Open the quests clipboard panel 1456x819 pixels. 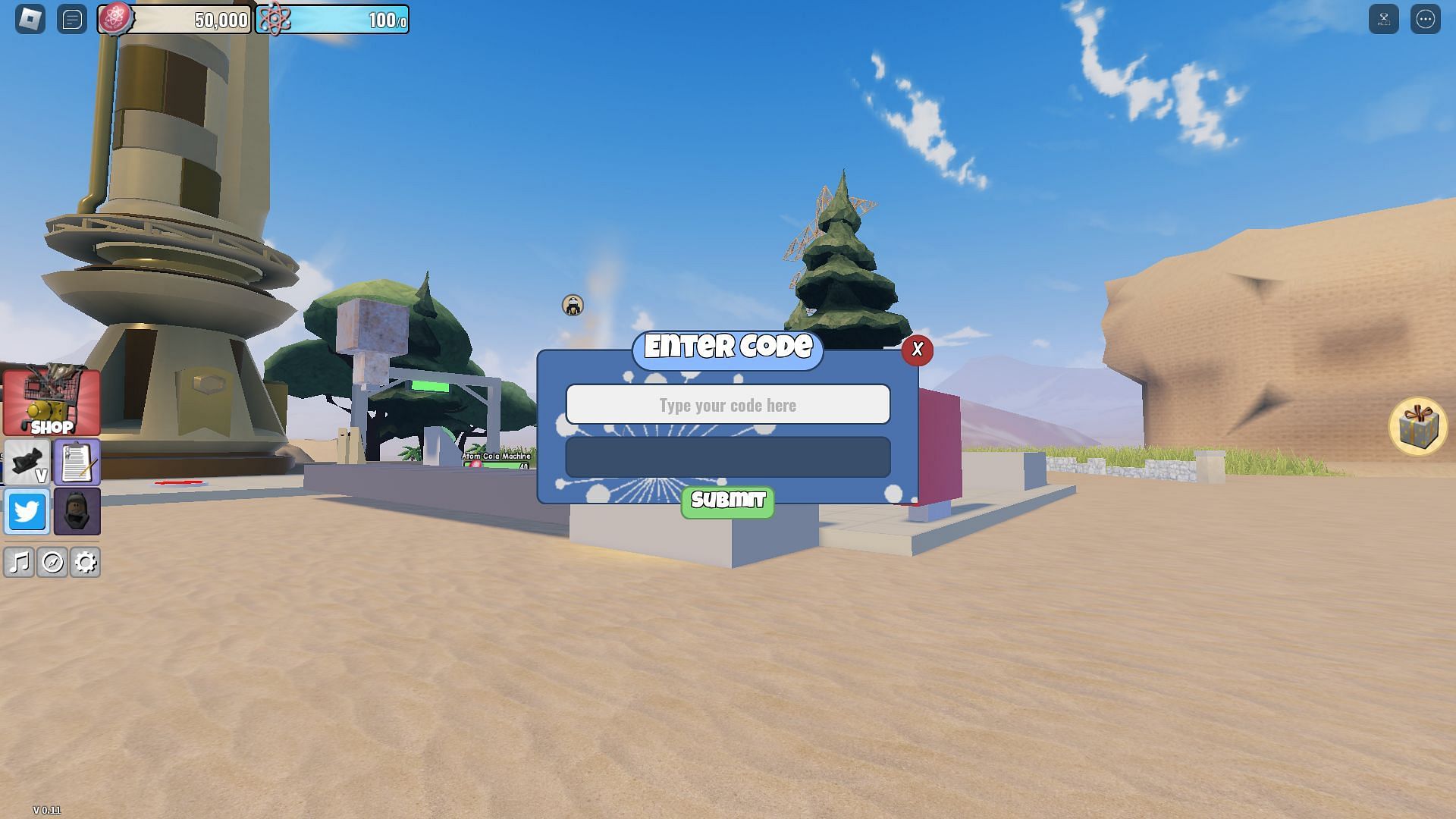coord(76,461)
